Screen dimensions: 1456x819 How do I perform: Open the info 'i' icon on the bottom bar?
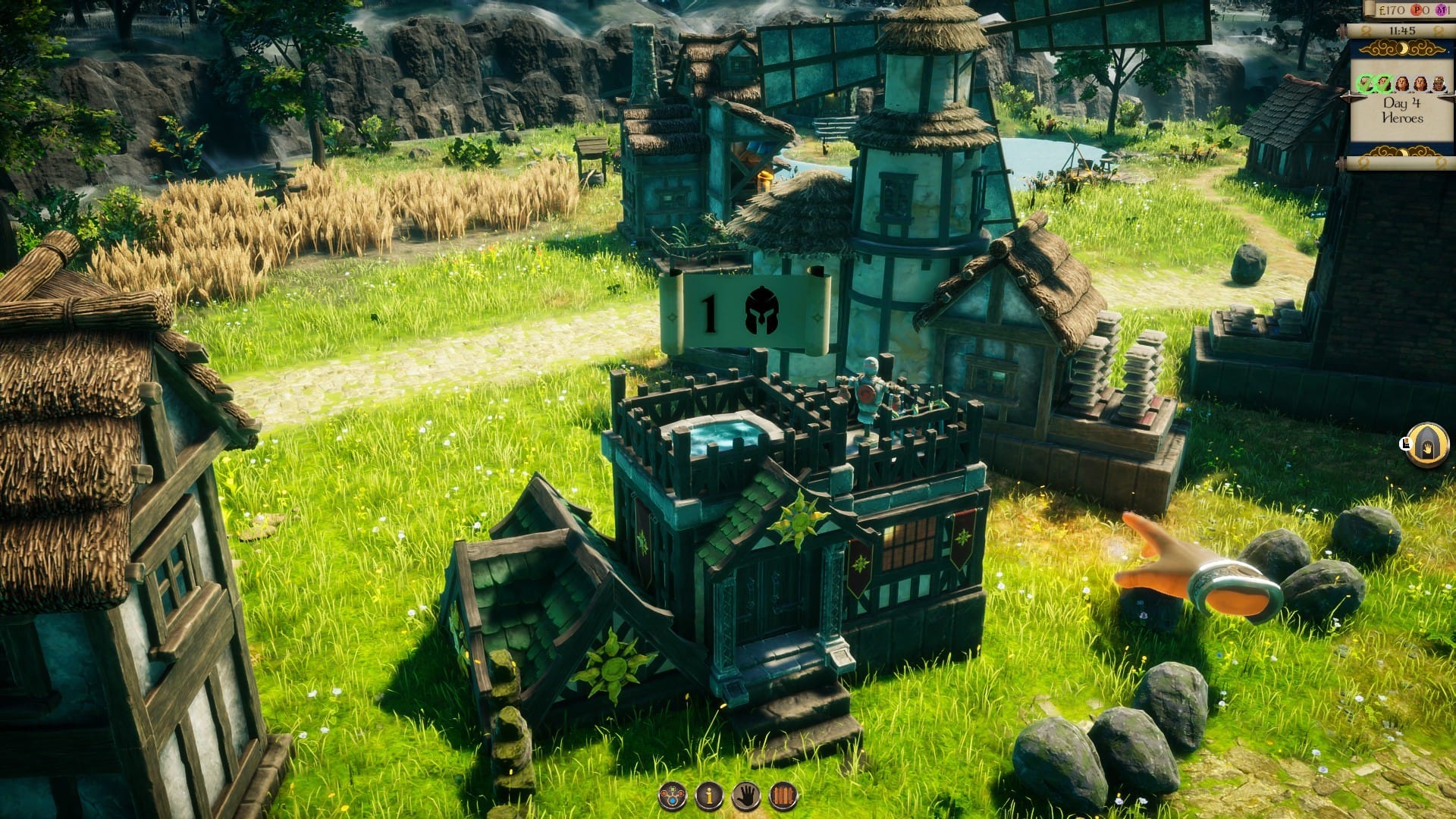(x=709, y=795)
